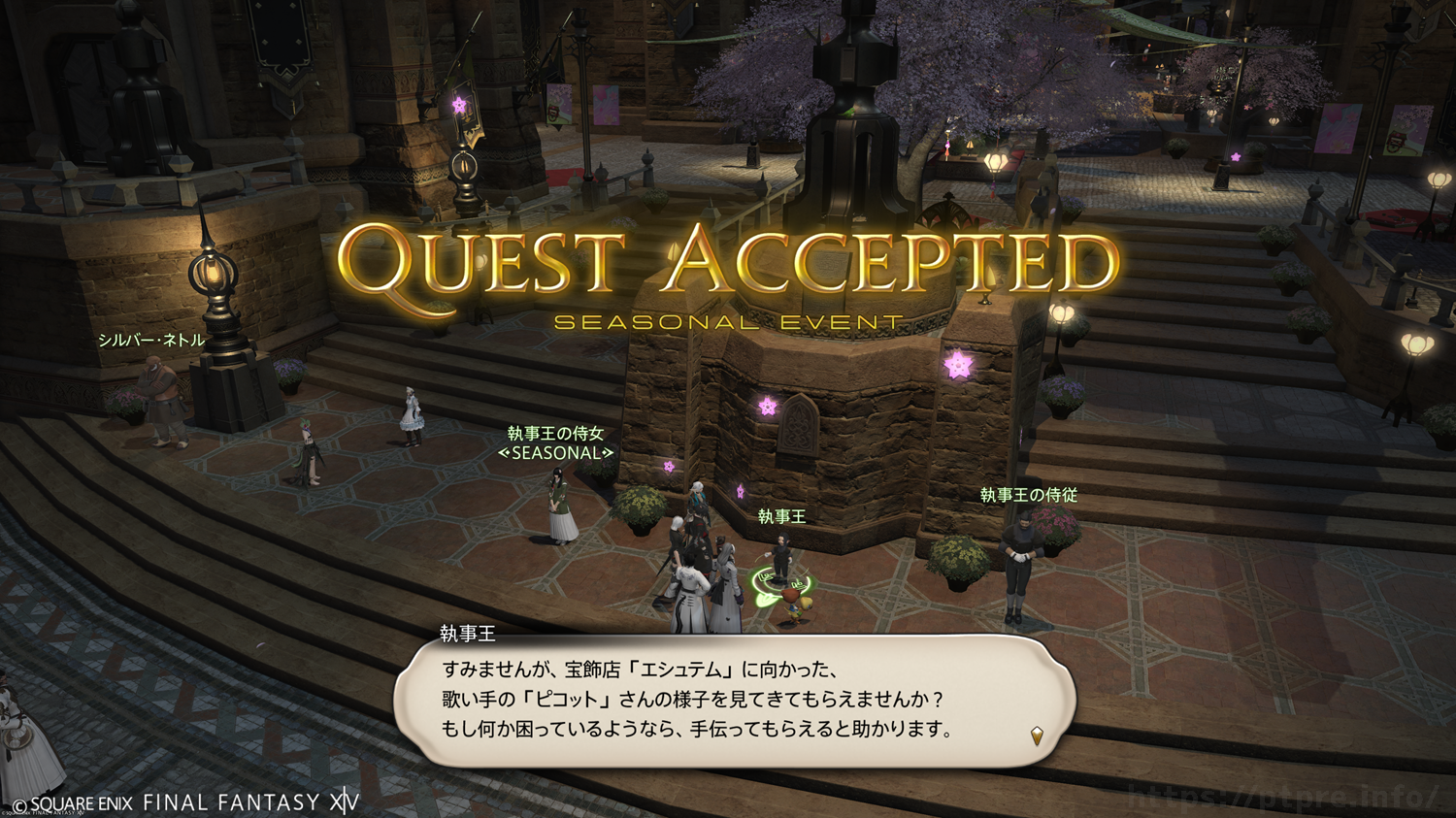The width and height of the screenshot is (1456, 818).
Task: Click the yellow dialogue advance arrow
Action: point(1037,736)
